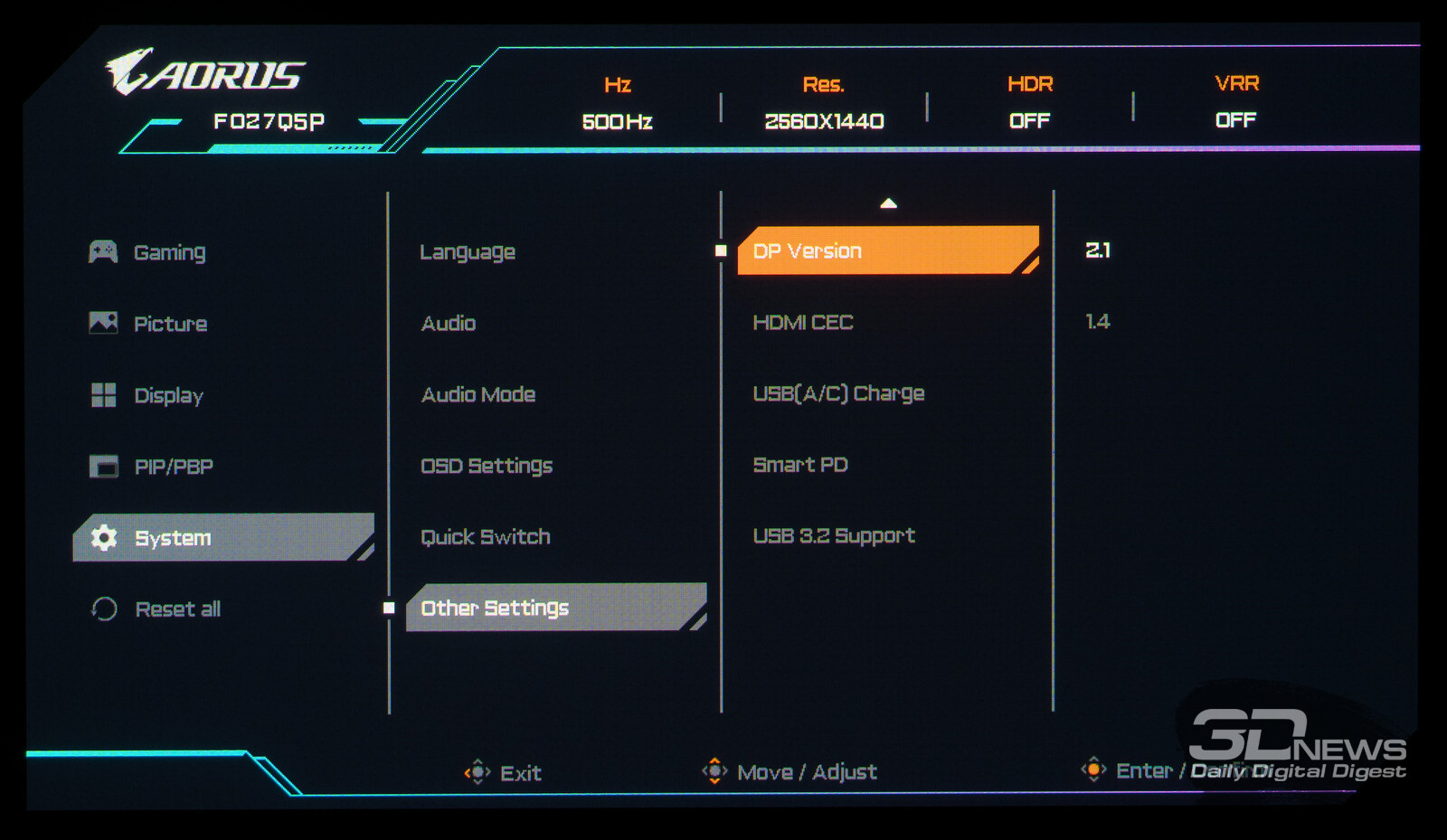1447x840 pixels.
Task: Choose USB(A/C) Charge setting
Action: click(x=838, y=393)
